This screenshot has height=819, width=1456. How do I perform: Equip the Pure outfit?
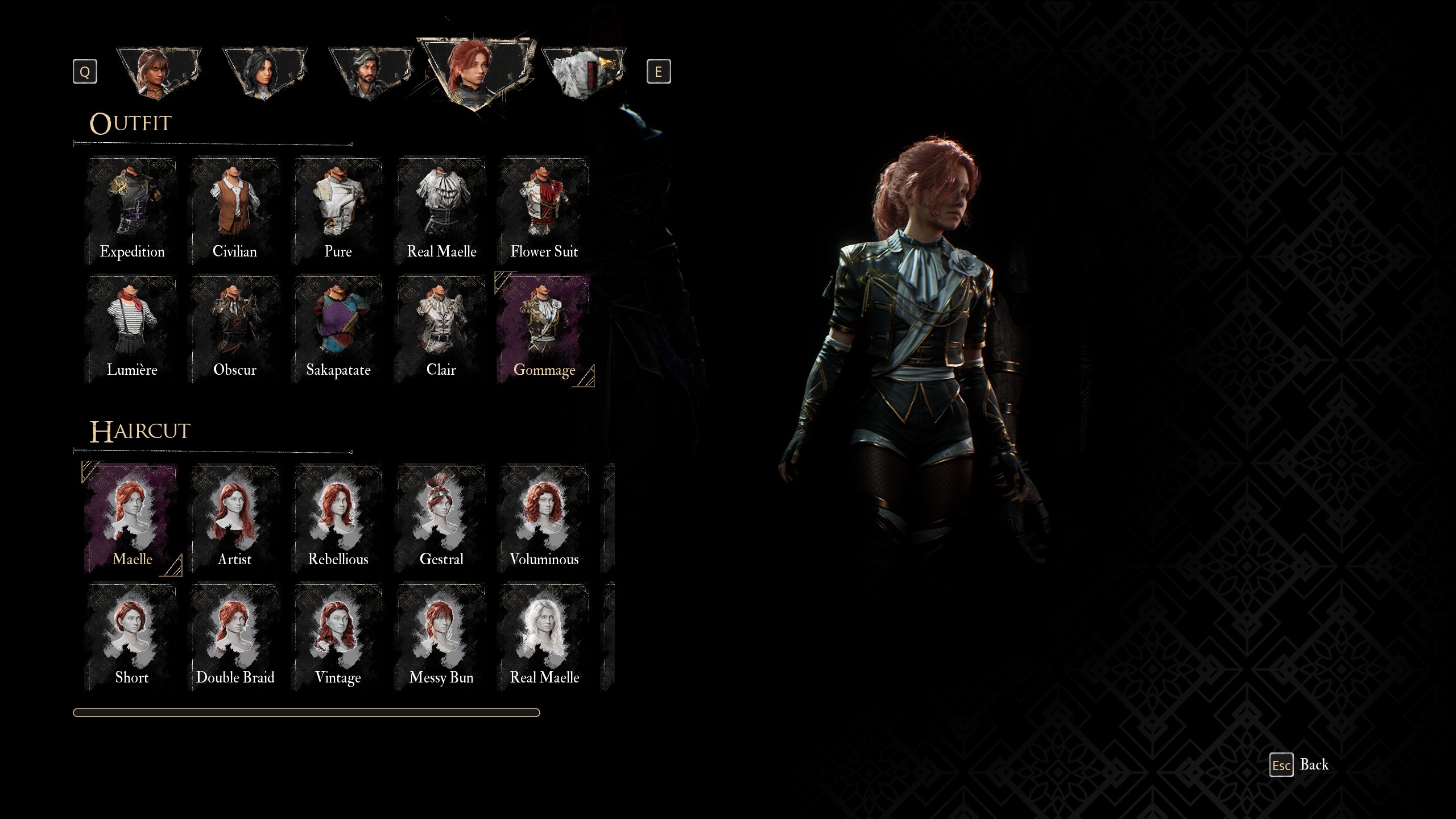point(338,210)
